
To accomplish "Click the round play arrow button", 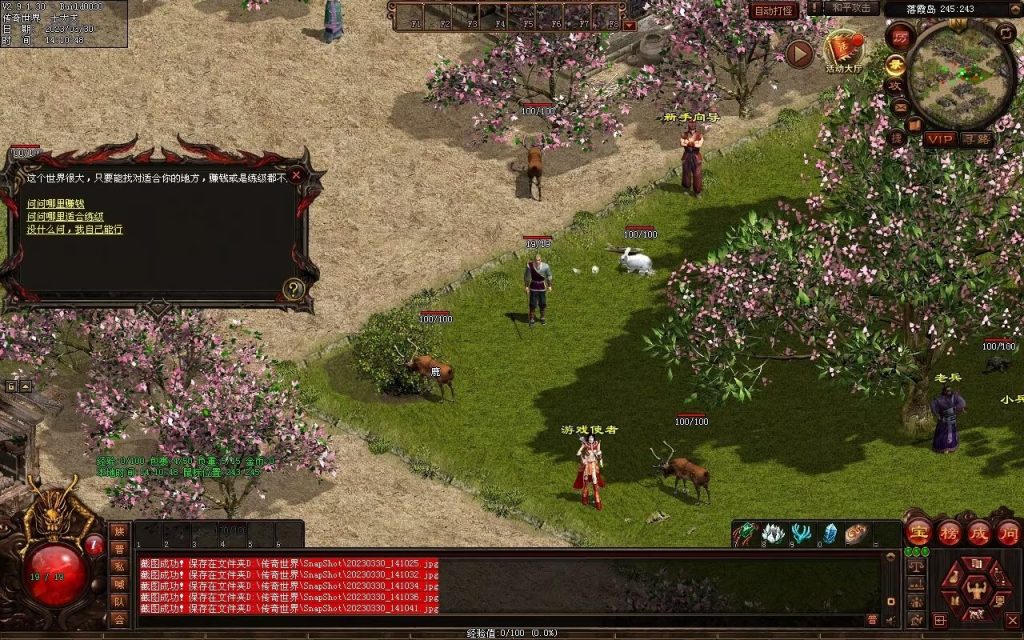I will pos(799,54).
